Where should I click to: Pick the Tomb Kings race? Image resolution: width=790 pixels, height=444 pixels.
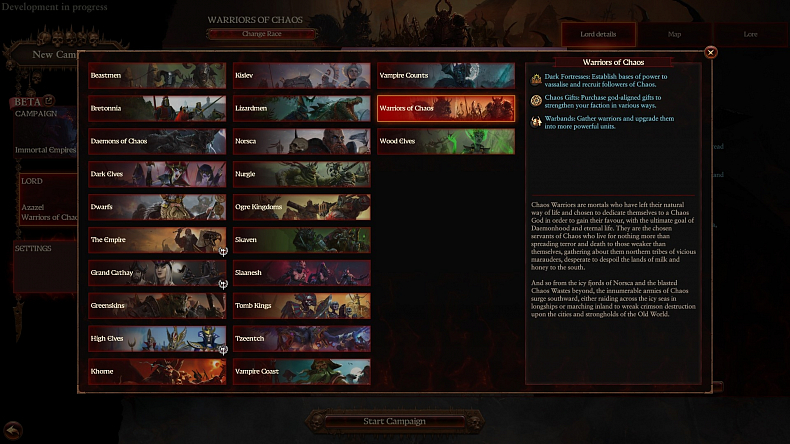click(301, 306)
